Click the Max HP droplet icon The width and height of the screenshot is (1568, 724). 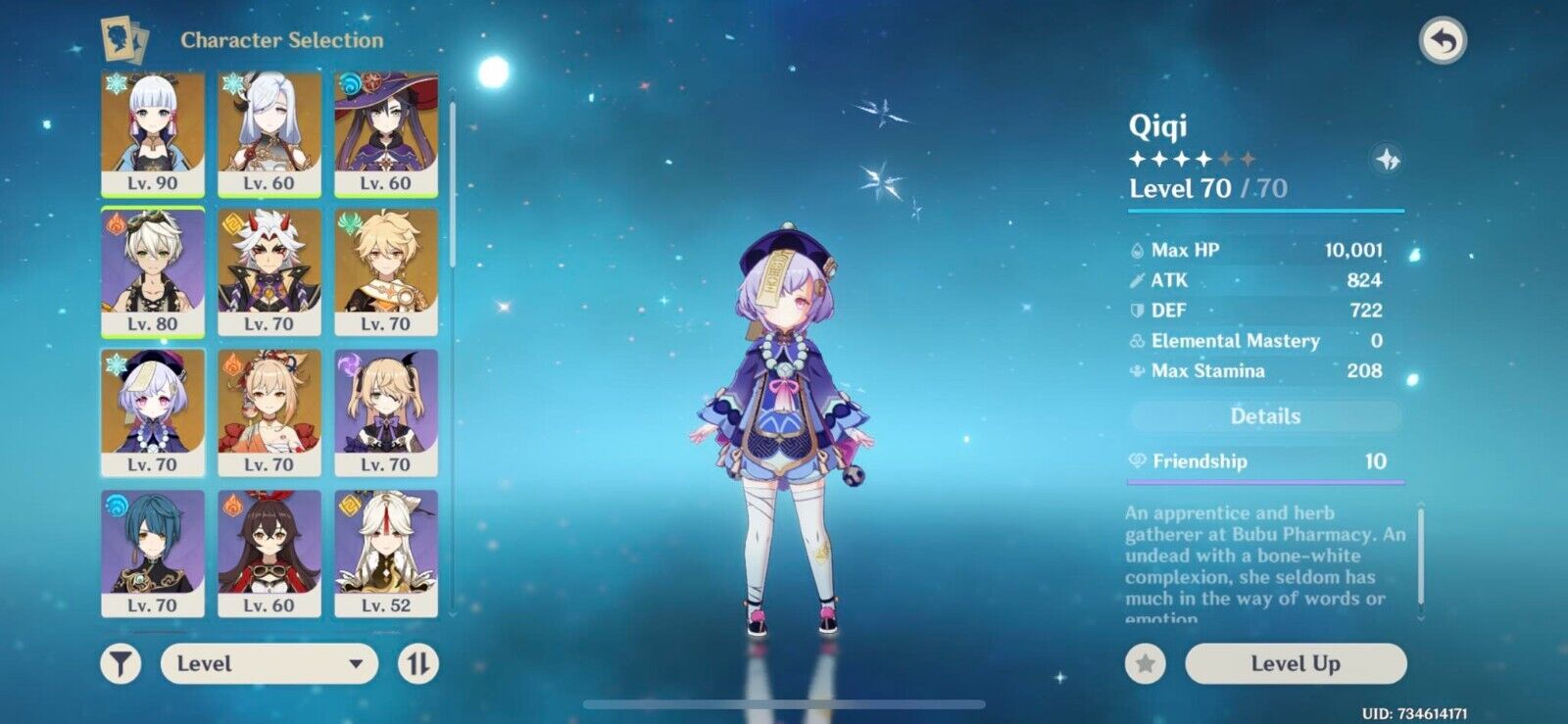coord(1135,250)
